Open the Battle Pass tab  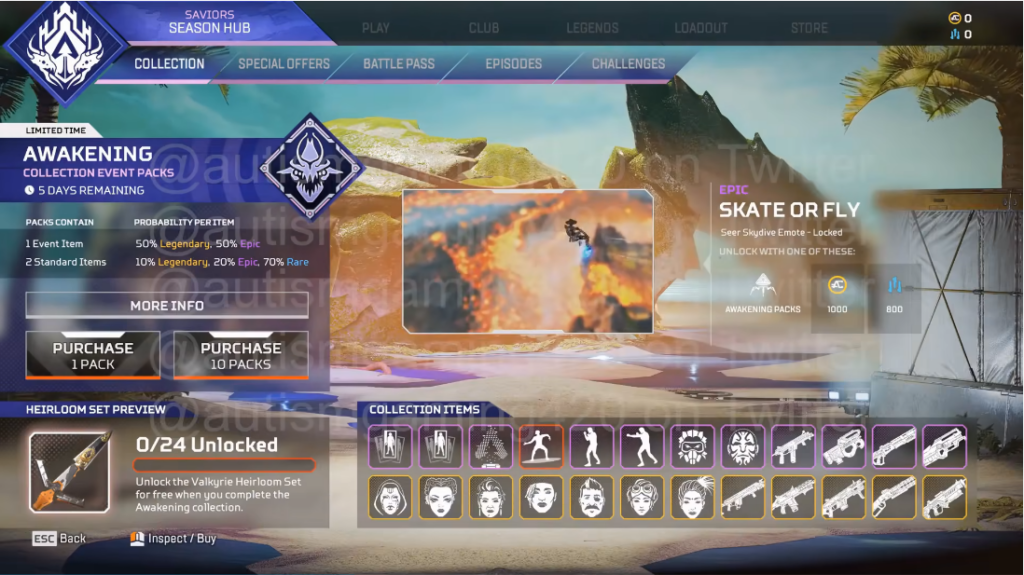(x=398, y=64)
